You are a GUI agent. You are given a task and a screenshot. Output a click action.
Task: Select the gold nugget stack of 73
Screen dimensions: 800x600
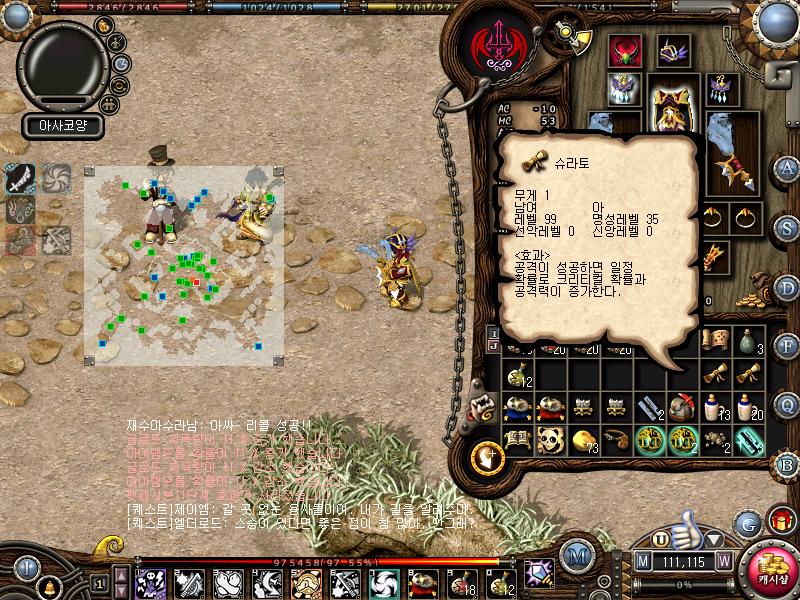point(582,438)
